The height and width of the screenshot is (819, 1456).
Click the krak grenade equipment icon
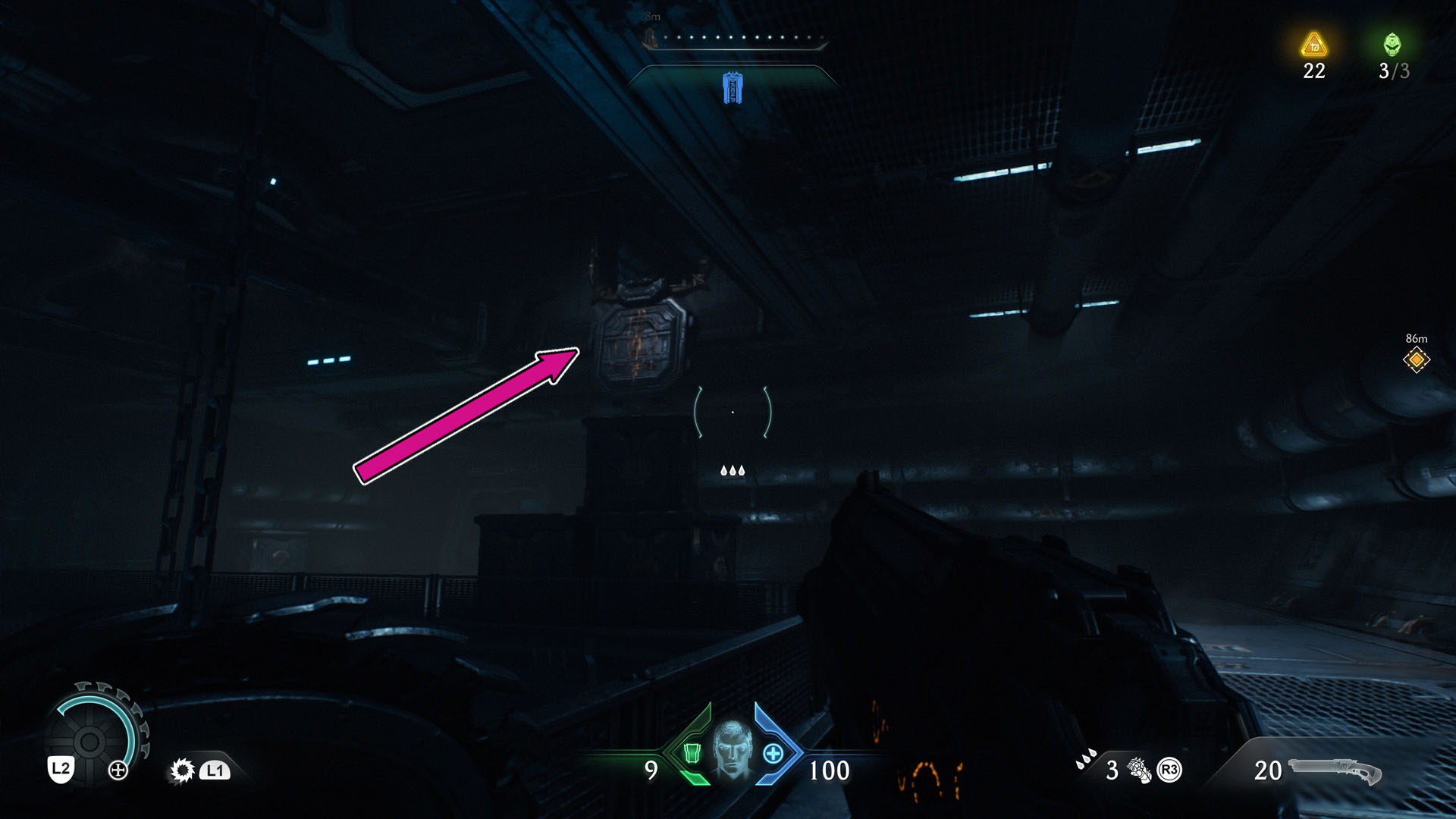click(1140, 770)
